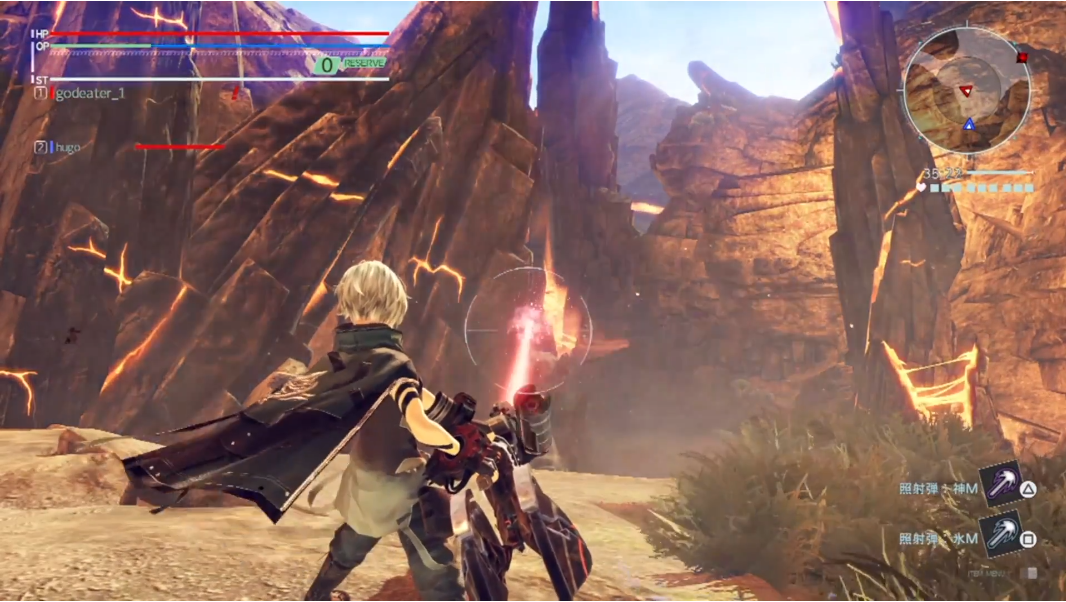
Task: Click the red enemy marker on minimap
Action: (x=966, y=91)
